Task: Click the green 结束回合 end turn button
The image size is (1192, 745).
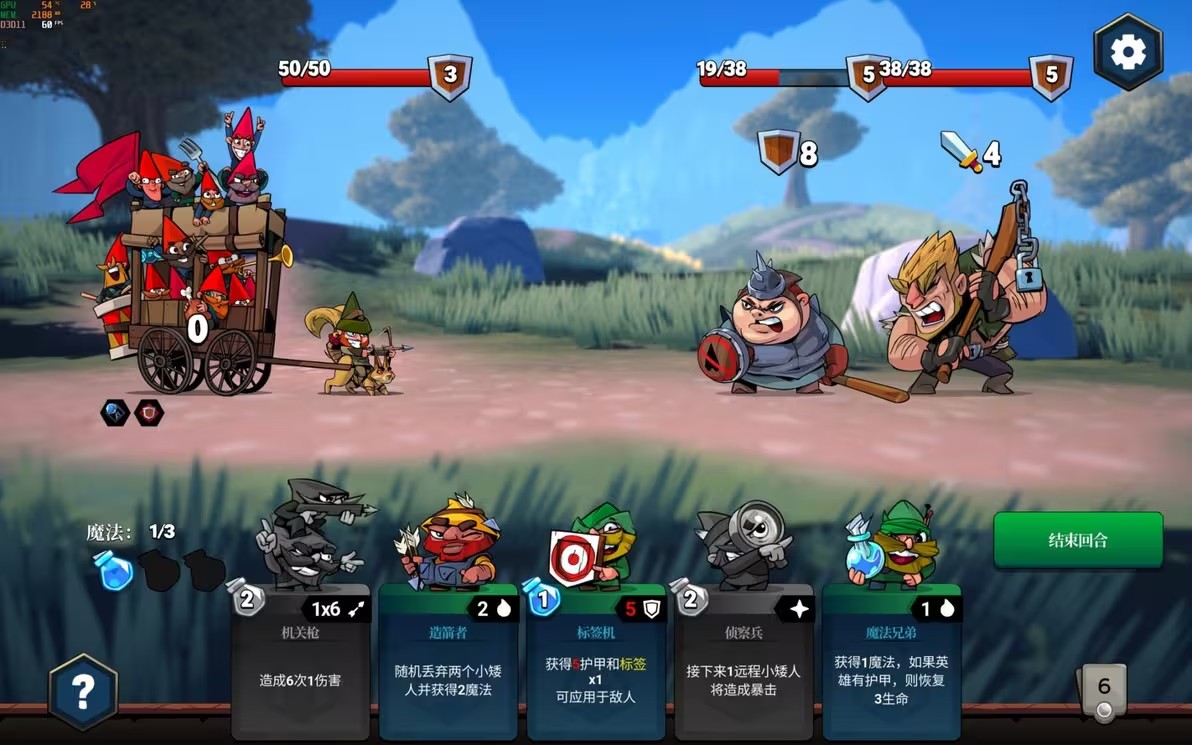Action: 1077,540
